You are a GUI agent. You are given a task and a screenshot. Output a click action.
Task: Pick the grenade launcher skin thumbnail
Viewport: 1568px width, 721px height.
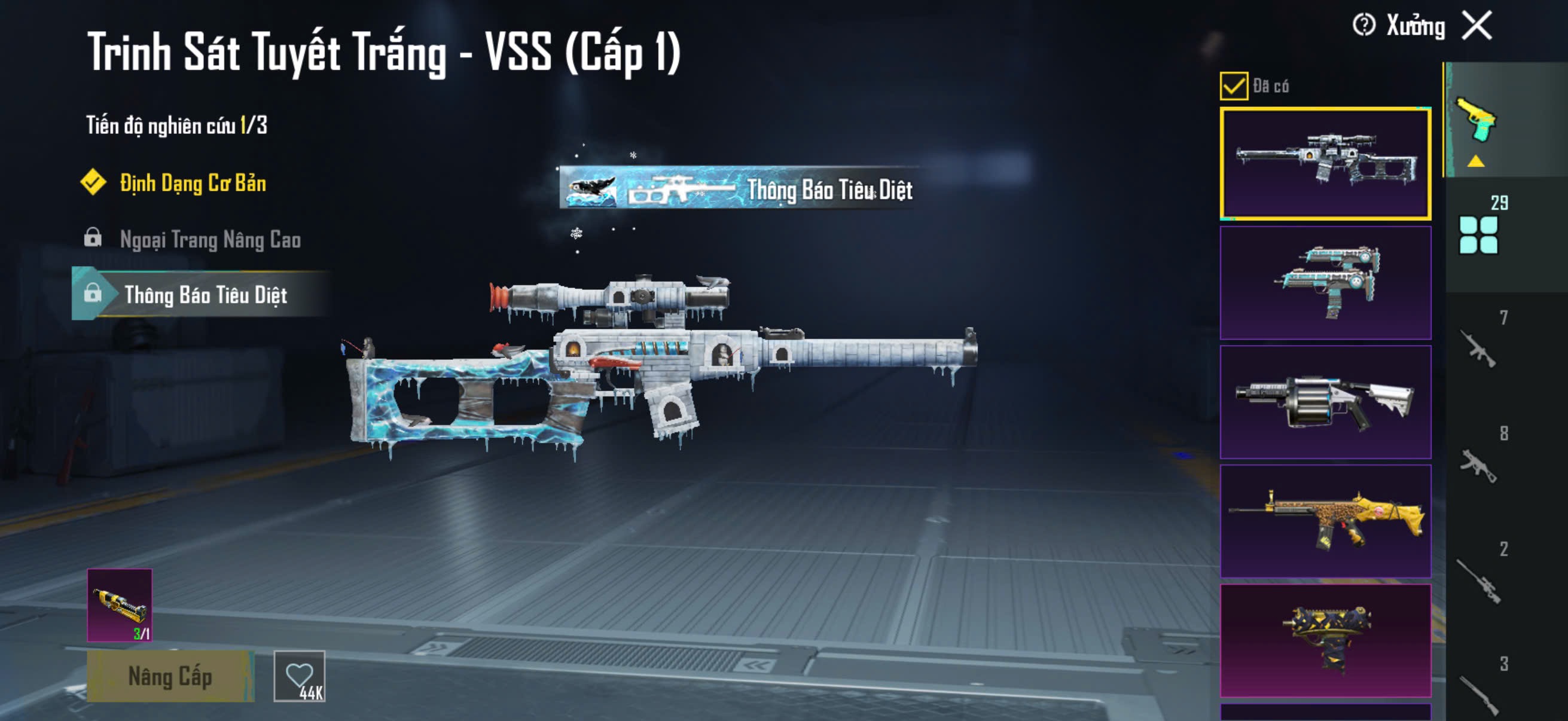point(1325,402)
